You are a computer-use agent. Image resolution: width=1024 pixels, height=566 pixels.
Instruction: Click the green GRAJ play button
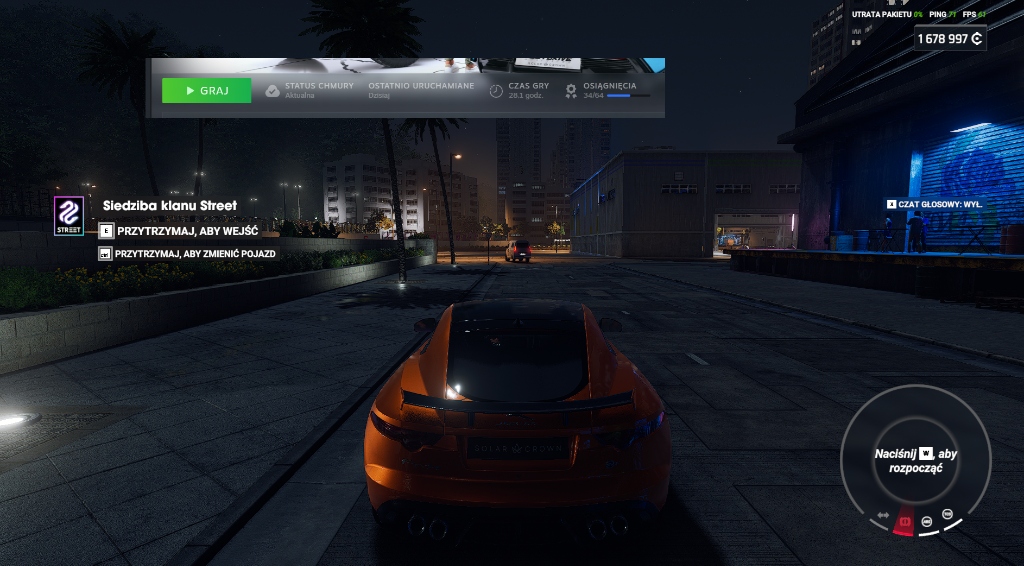[206, 91]
